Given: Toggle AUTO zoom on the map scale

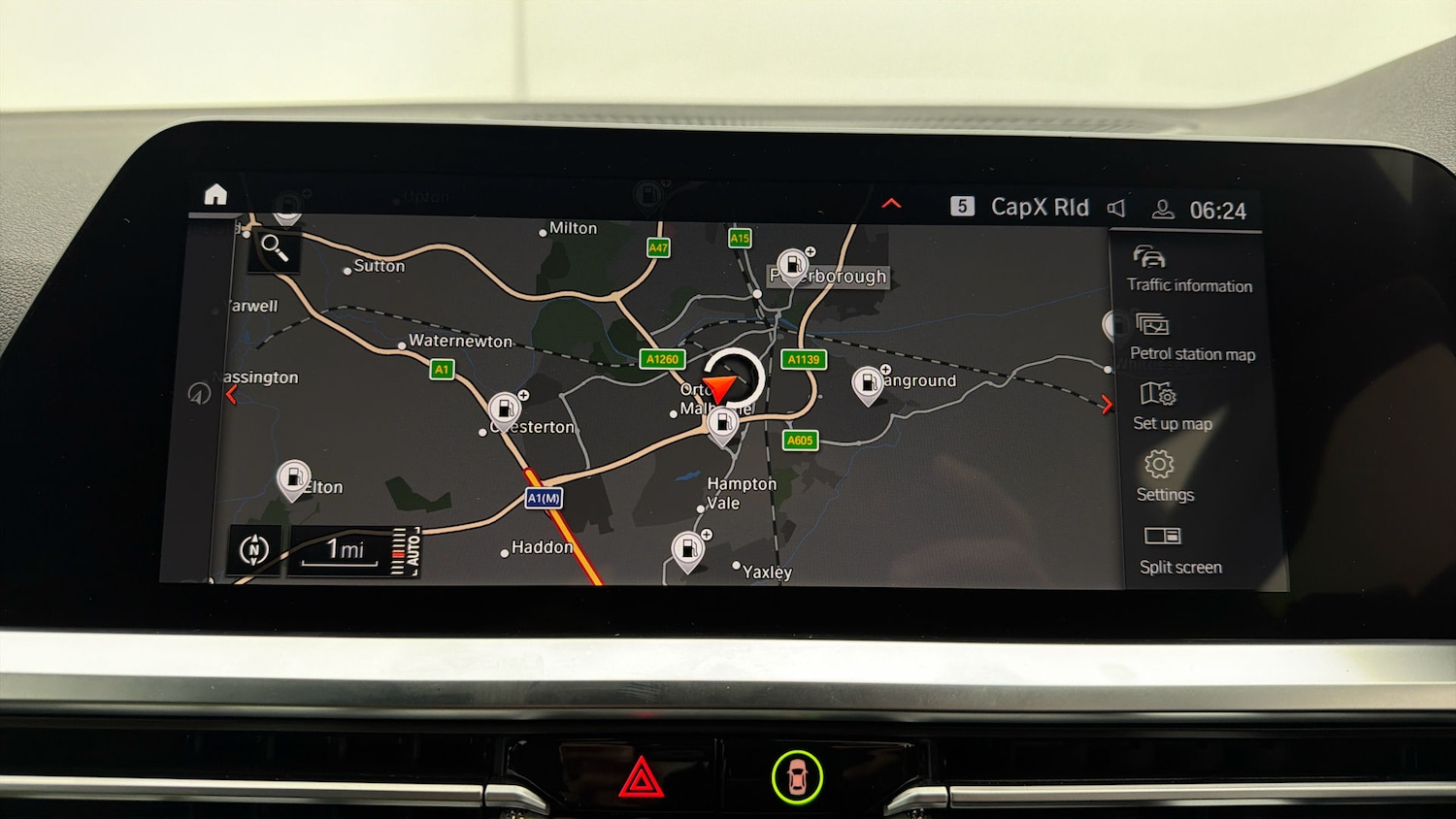Looking at the screenshot, I should [x=412, y=549].
